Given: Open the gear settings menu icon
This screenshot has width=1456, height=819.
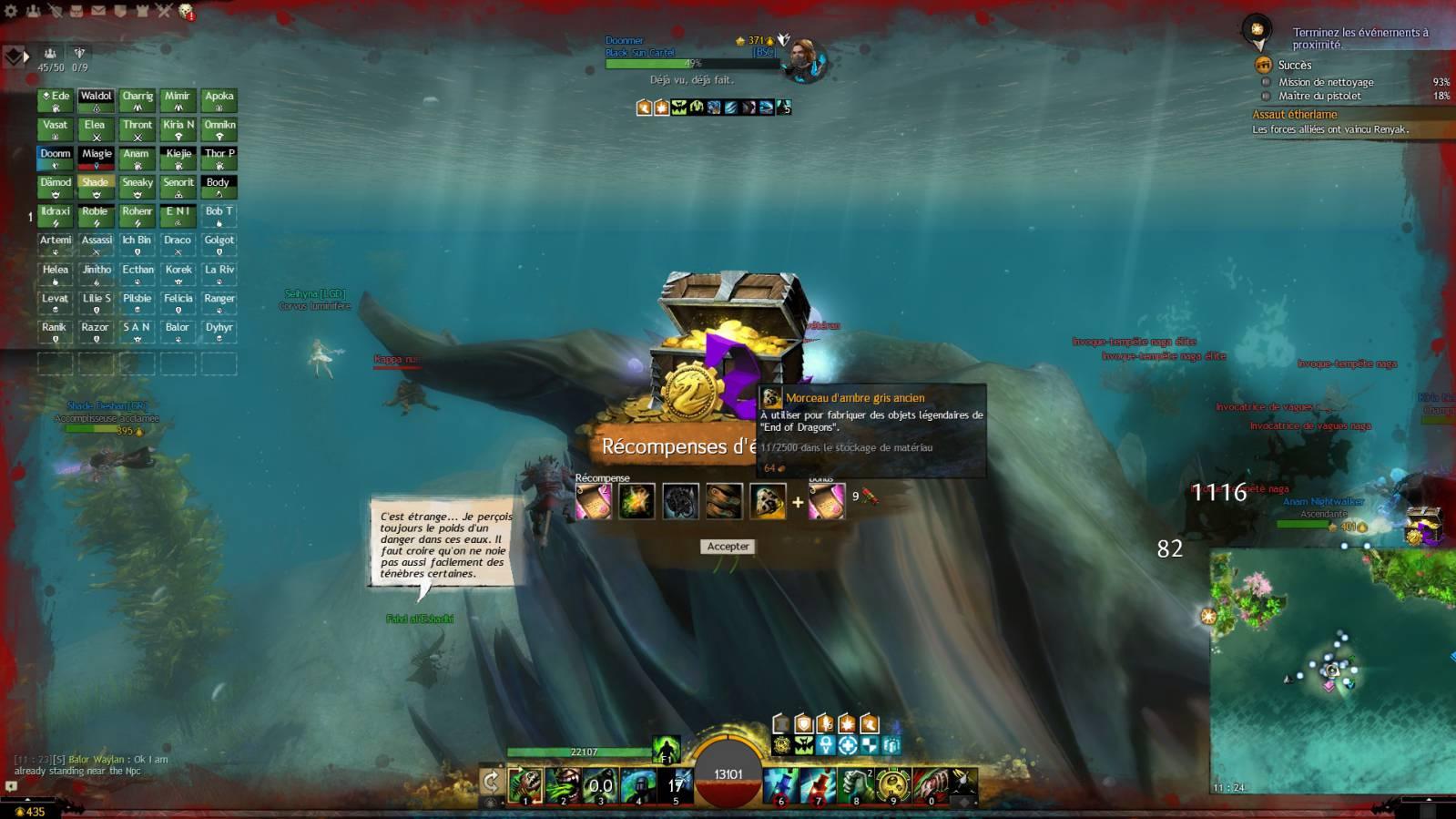Looking at the screenshot, I should 11,11.
